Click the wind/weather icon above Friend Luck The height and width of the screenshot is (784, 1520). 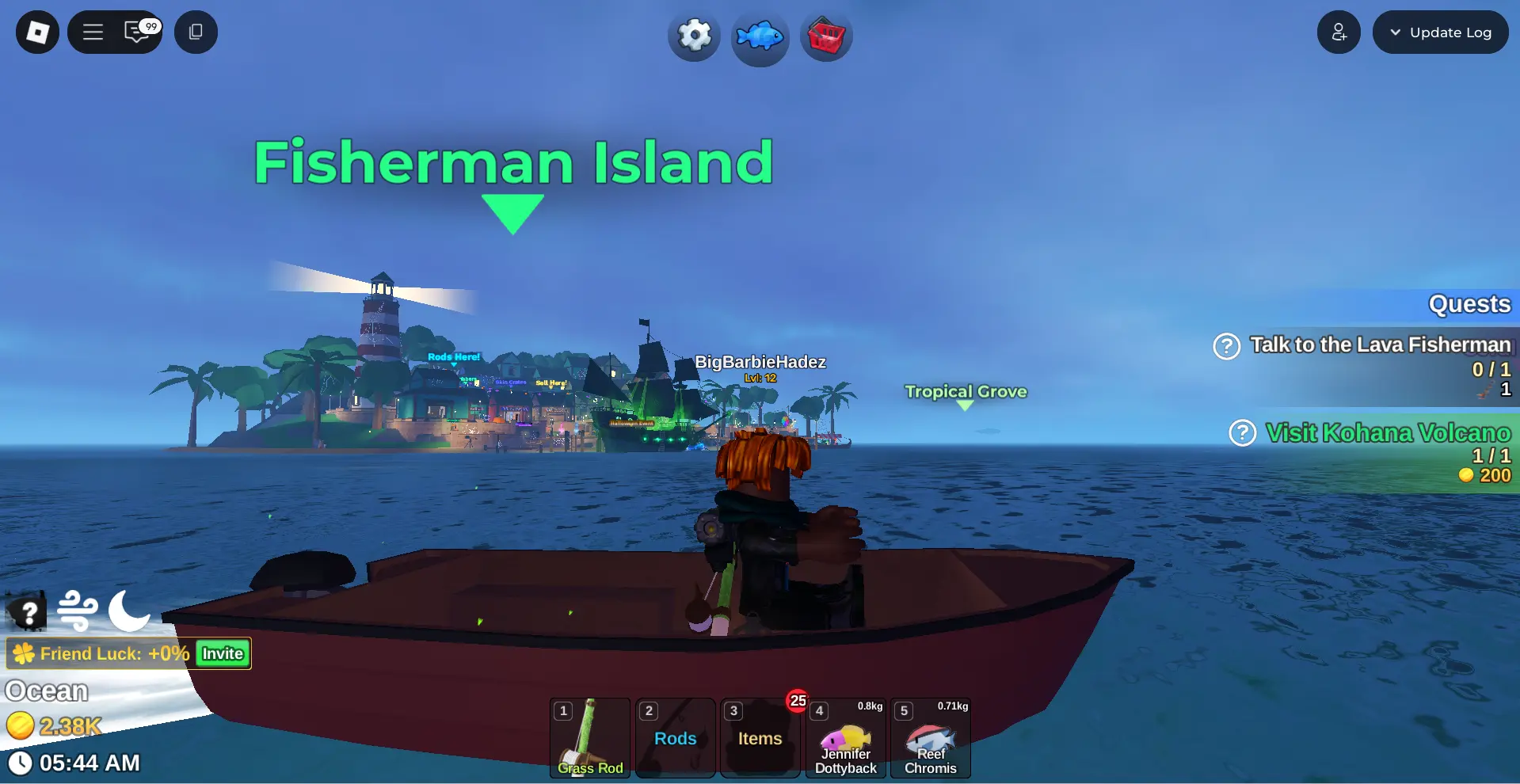(78, 611)
